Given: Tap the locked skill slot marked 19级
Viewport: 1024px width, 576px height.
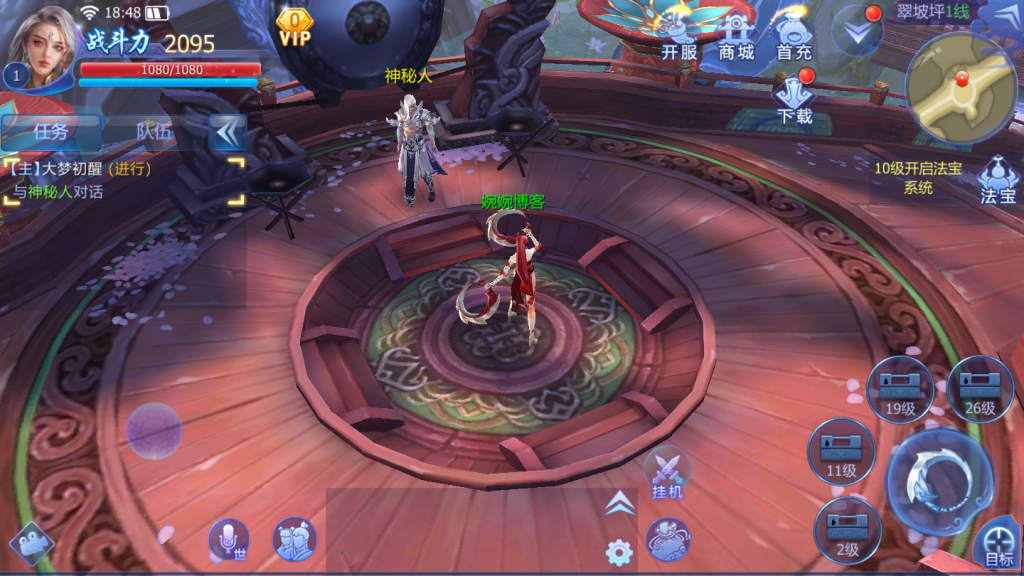Looking at the screenshot, I should (900, 390).
